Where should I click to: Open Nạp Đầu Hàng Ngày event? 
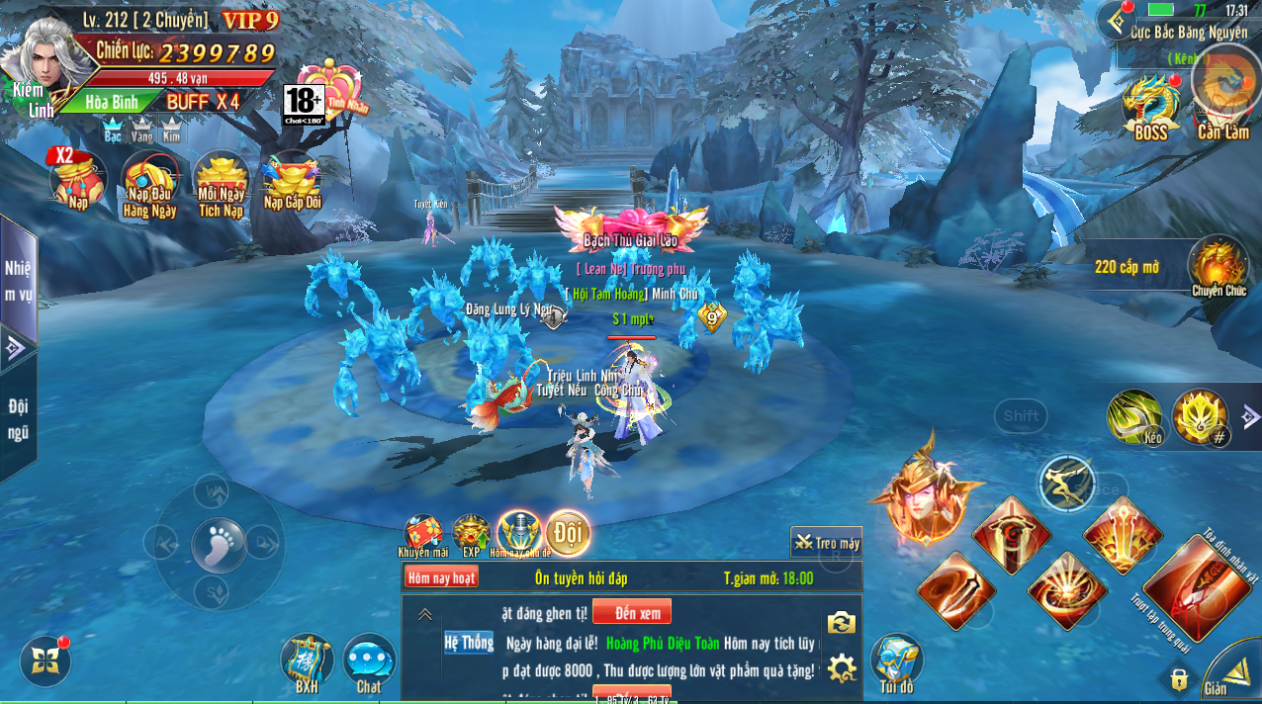point(149,183)
